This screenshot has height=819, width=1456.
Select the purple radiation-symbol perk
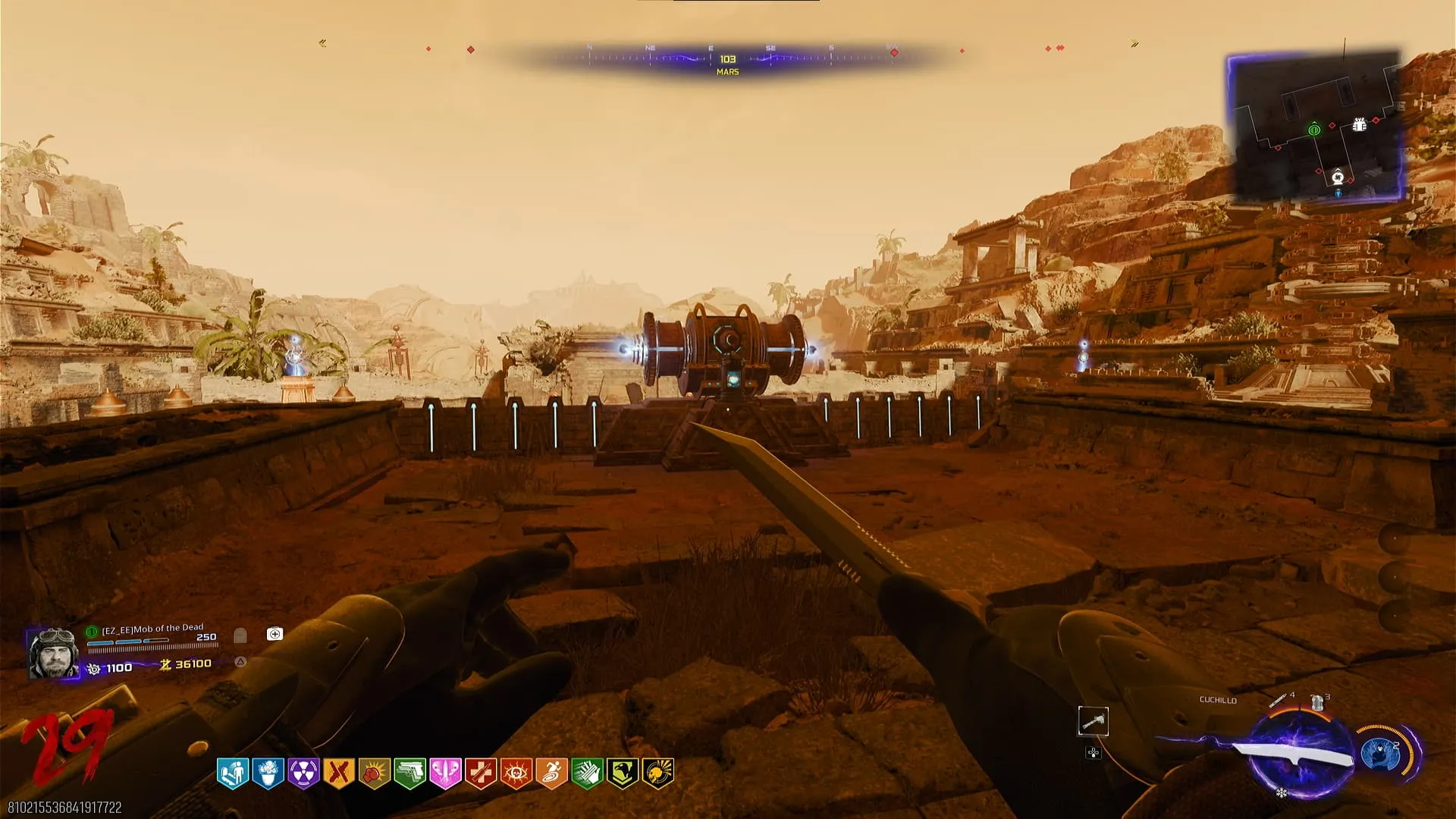[303, 773]
